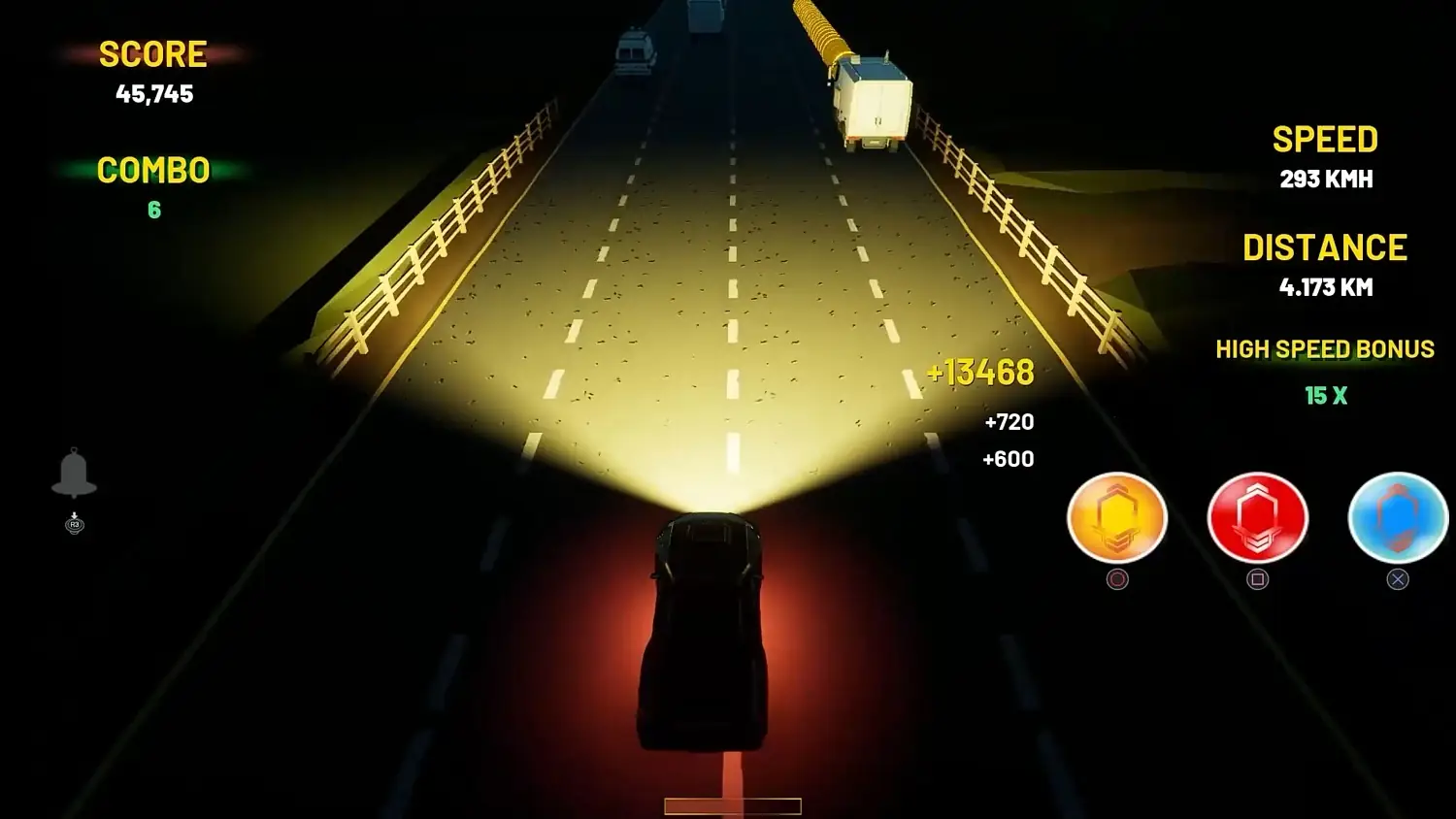Click the horn bell icon
1456x819 pixels.
(74, 475)
